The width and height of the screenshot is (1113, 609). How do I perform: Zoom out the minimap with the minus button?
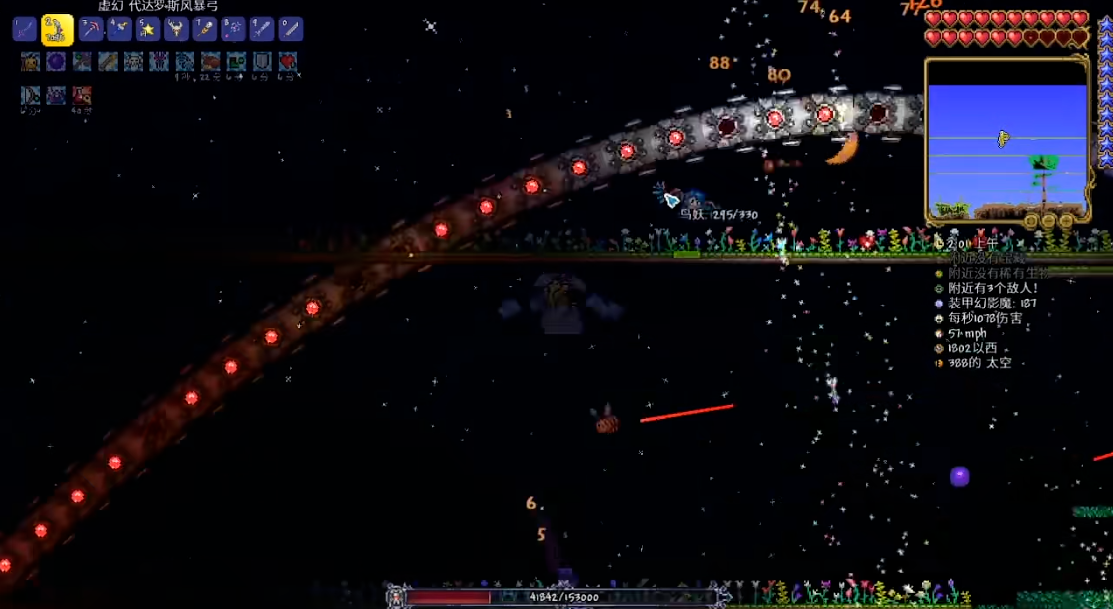click(x=1048, y=220)
